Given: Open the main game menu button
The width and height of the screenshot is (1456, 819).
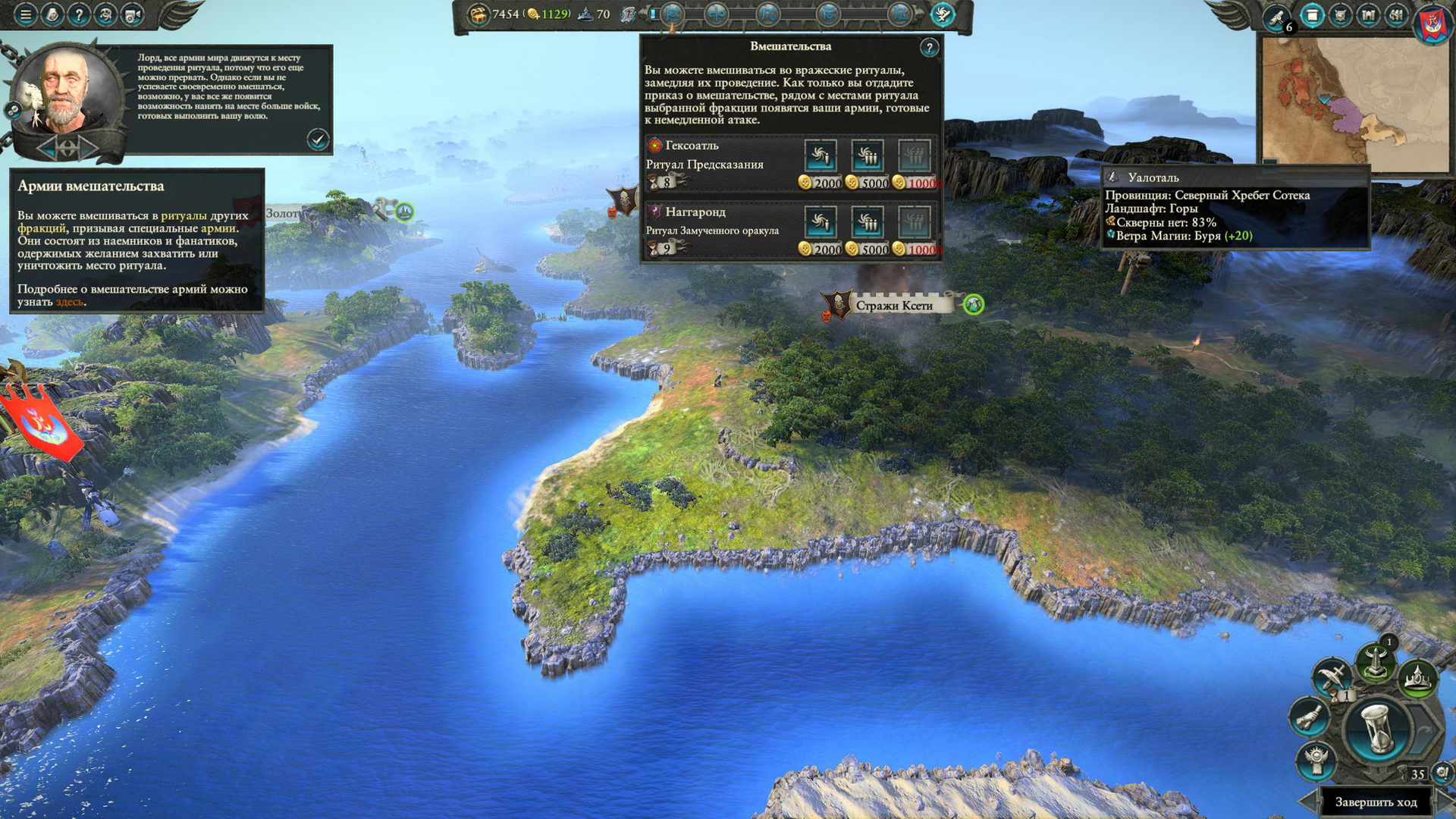Looking at the screenshot, I should (x=25, y=14).
